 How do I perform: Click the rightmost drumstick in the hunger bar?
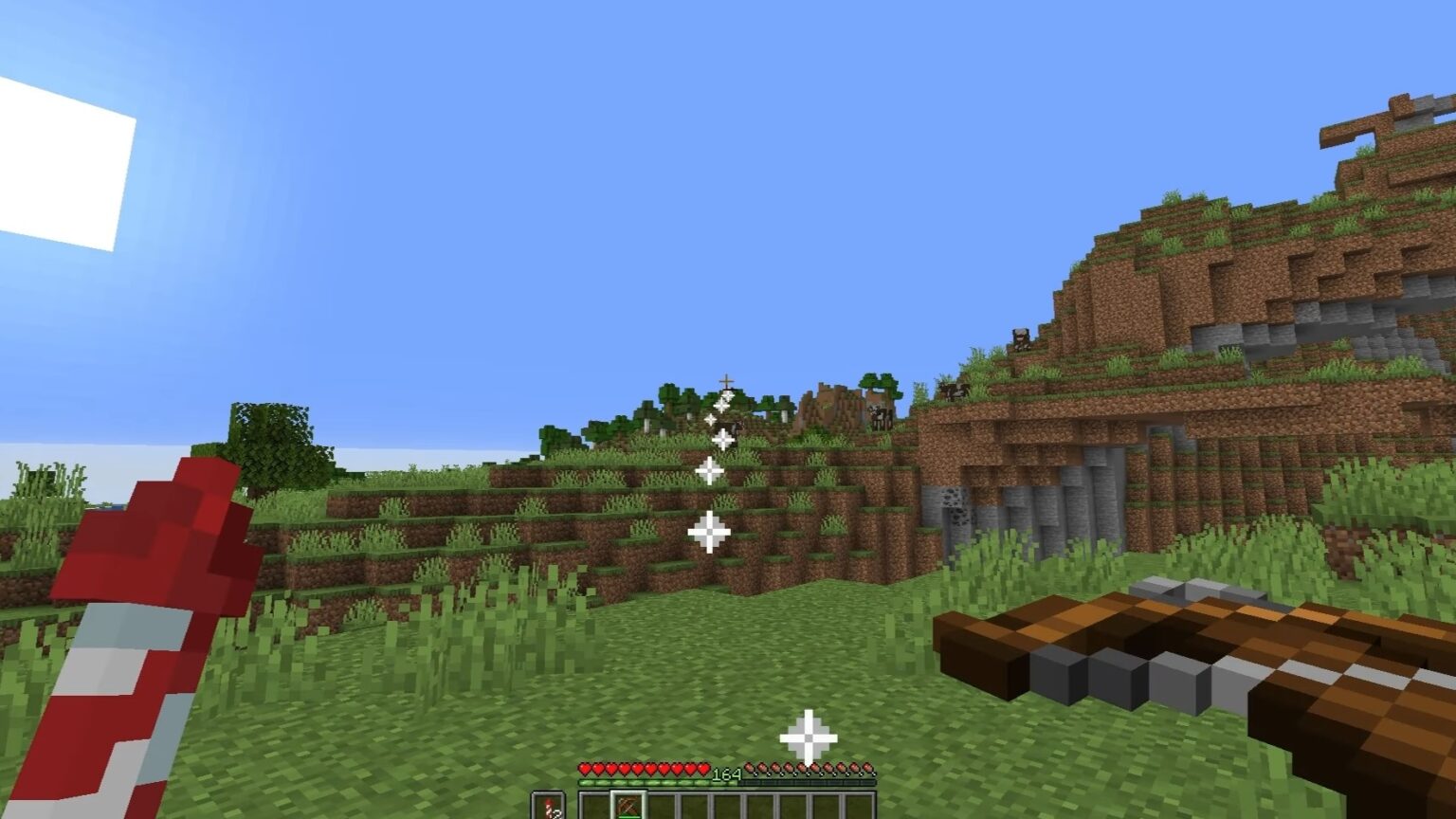[868, 766]
